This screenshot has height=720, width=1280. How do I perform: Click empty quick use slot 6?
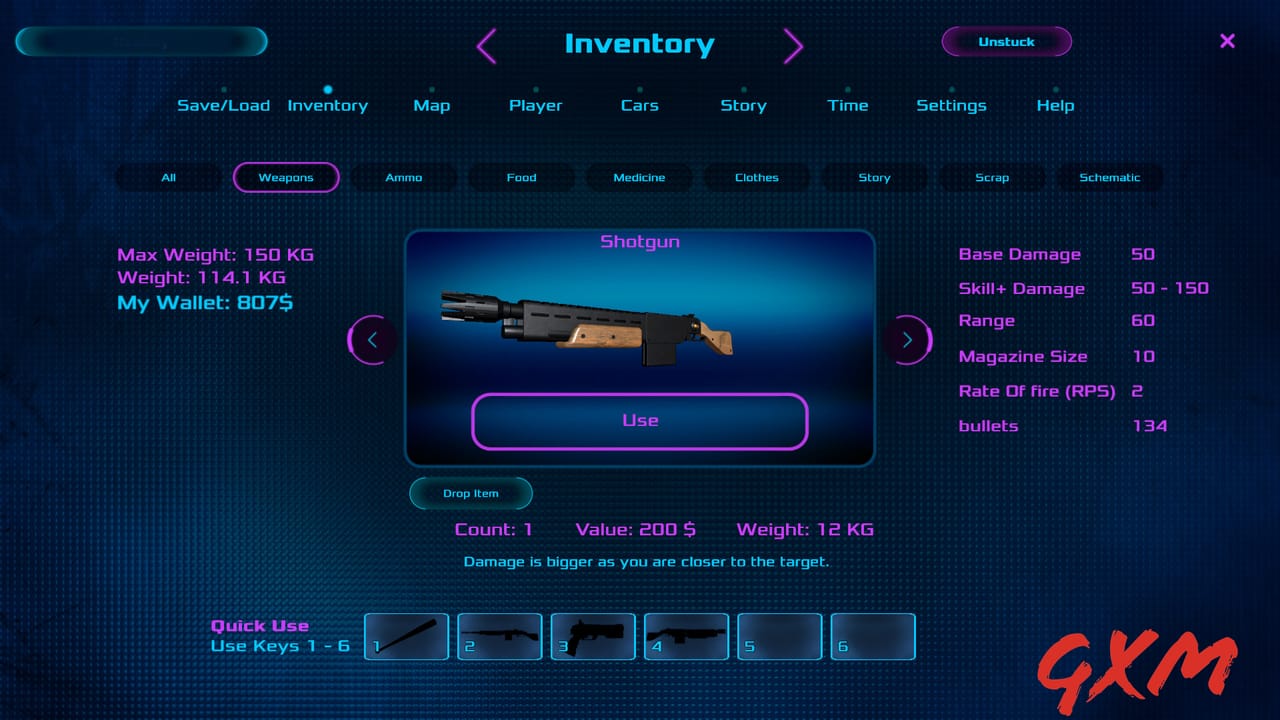tap(873, 637)
